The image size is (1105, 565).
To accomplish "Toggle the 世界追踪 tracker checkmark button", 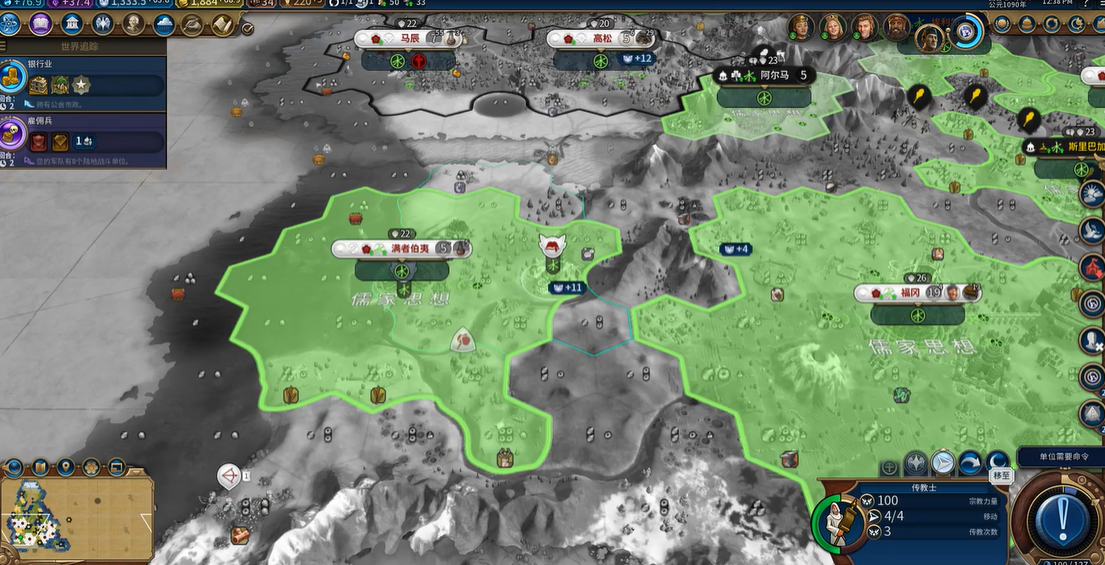I will tap(247, 28).
